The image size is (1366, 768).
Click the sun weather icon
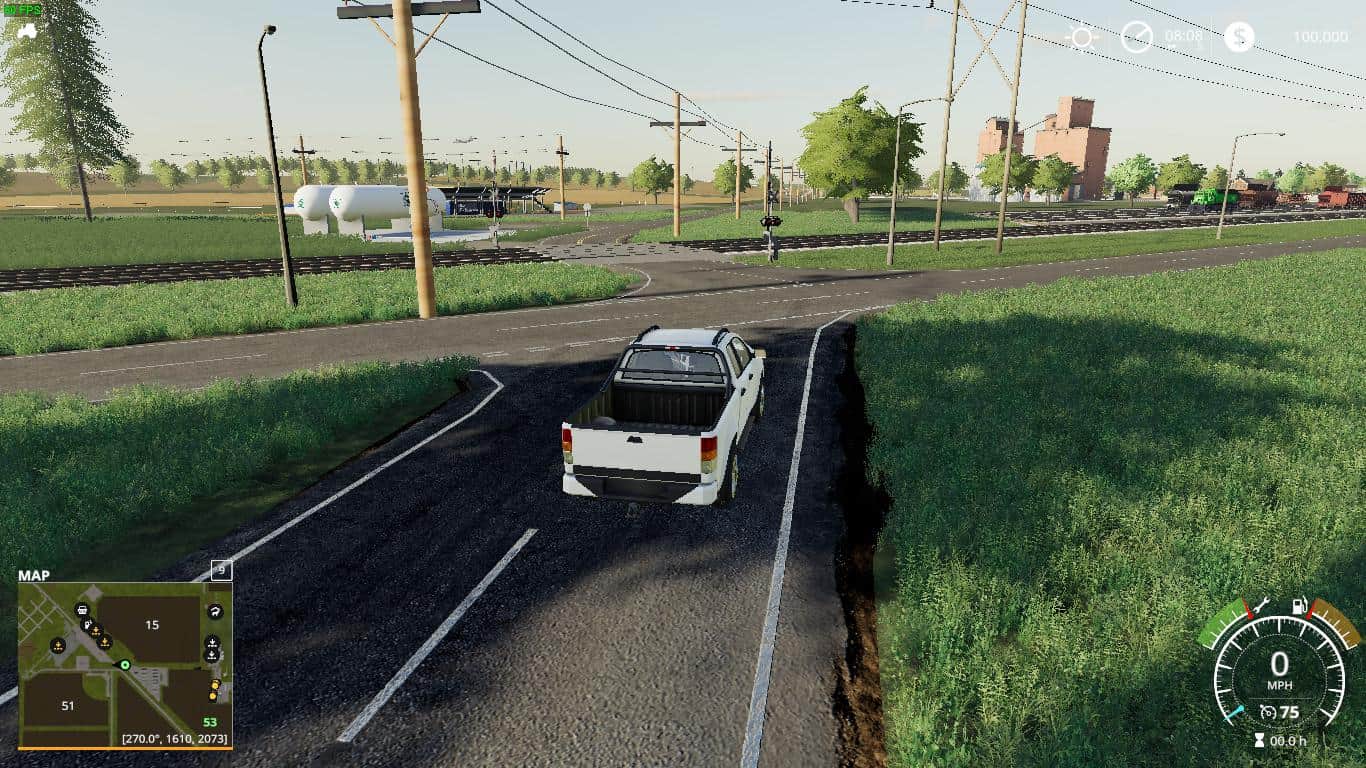pyautogui.click(x=1081, y=38)
